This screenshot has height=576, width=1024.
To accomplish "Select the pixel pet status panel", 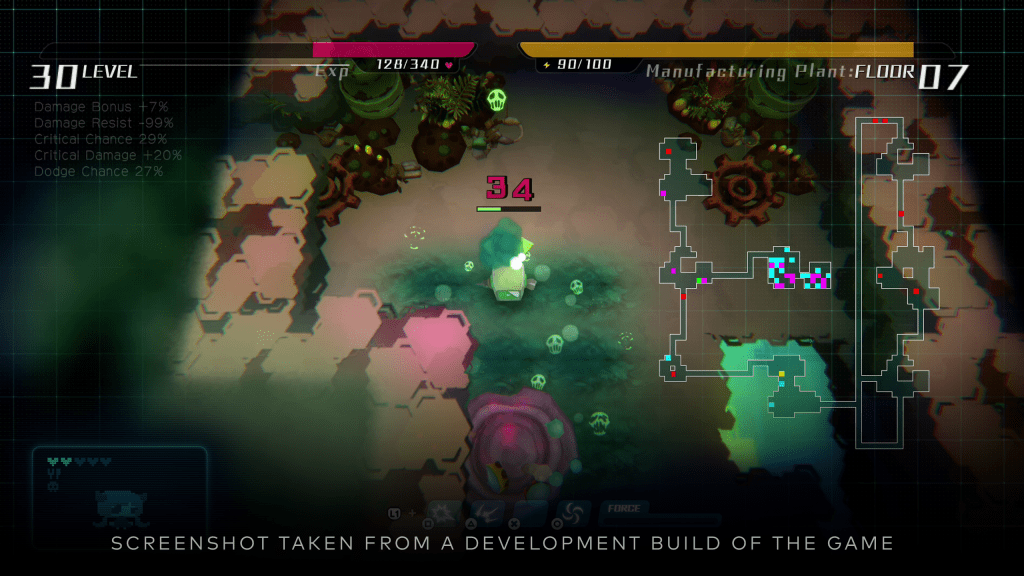I will click(119, 488).
